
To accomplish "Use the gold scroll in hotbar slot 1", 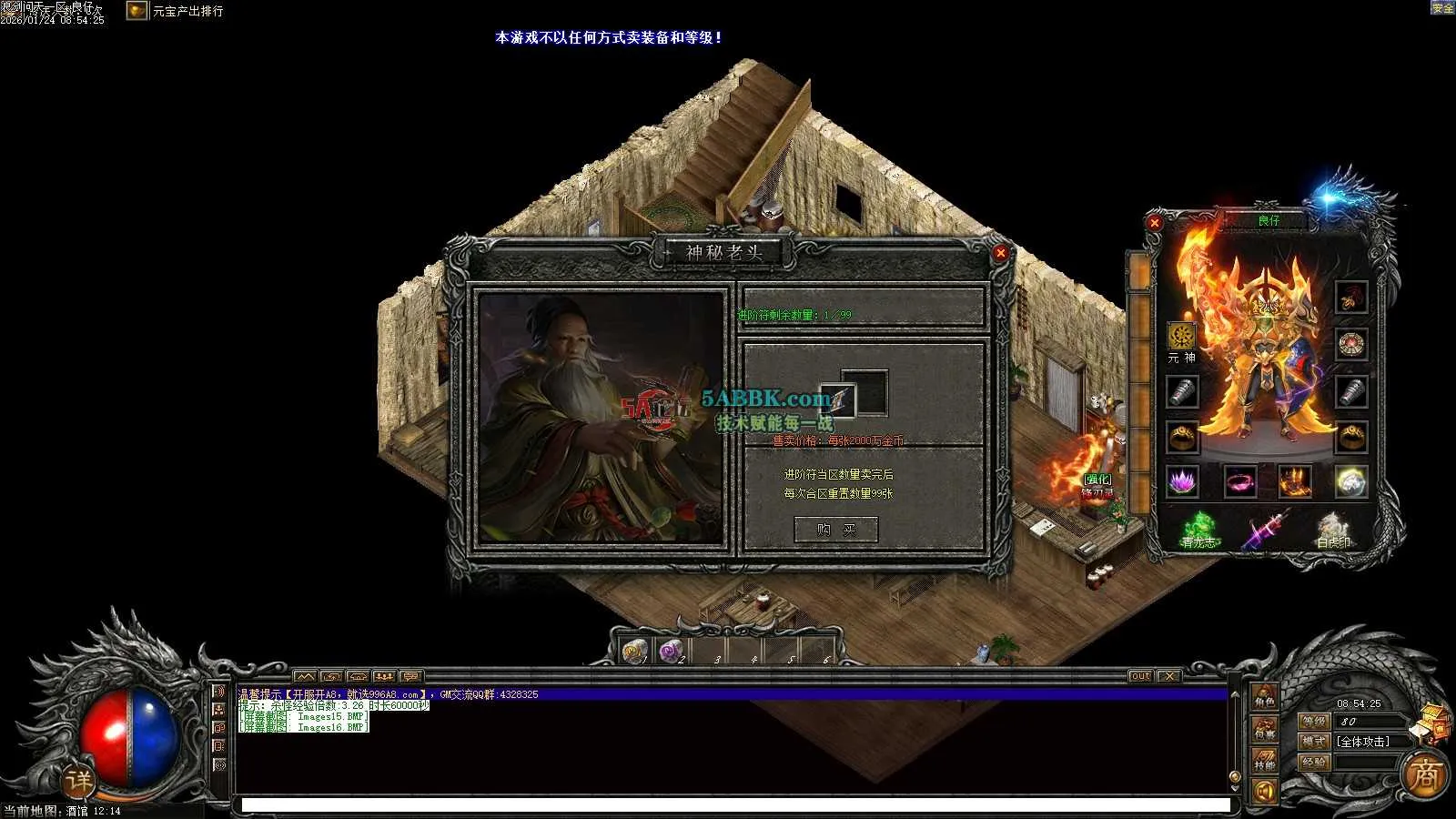I will (x=634, y=651).
